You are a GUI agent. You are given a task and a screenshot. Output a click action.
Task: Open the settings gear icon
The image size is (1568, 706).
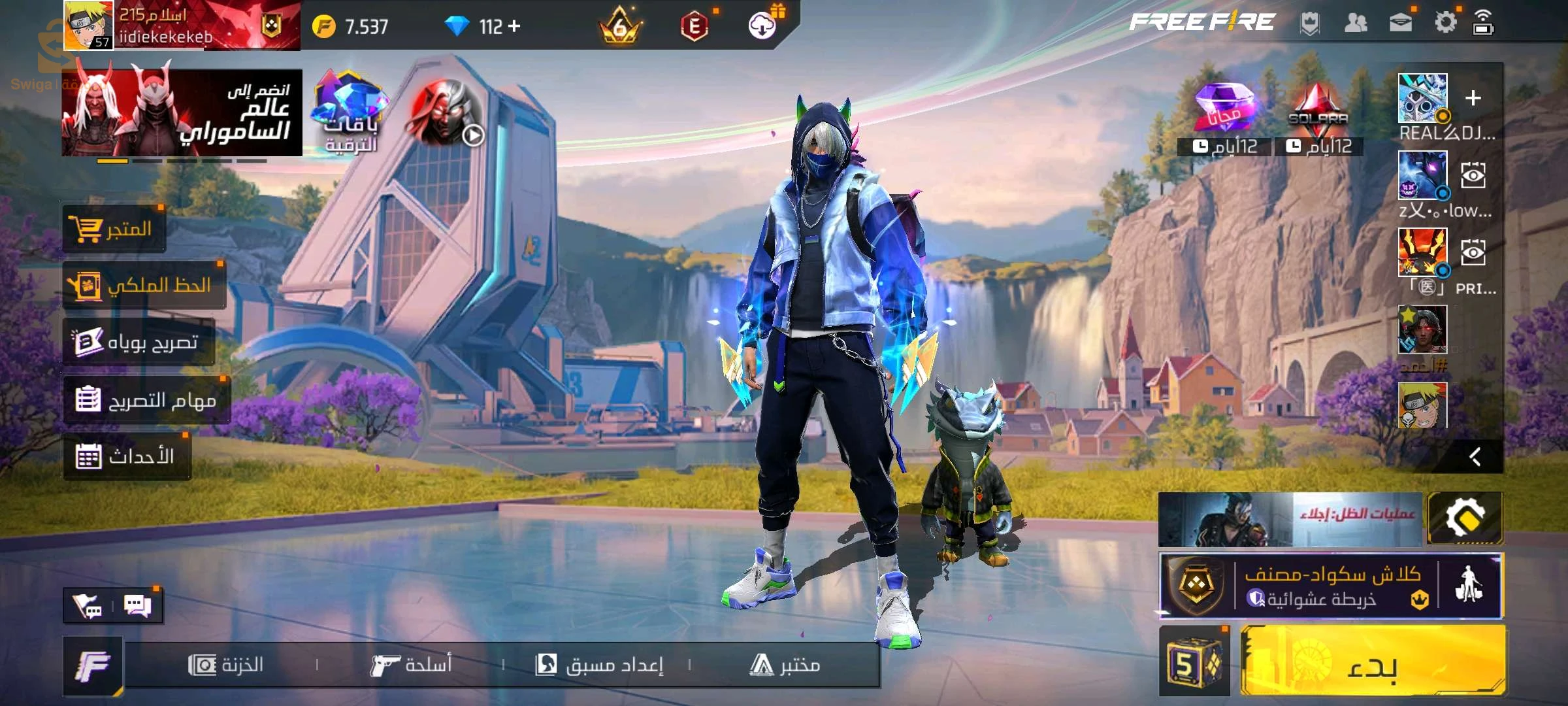pyautogui.click(x=1445, y=24)
